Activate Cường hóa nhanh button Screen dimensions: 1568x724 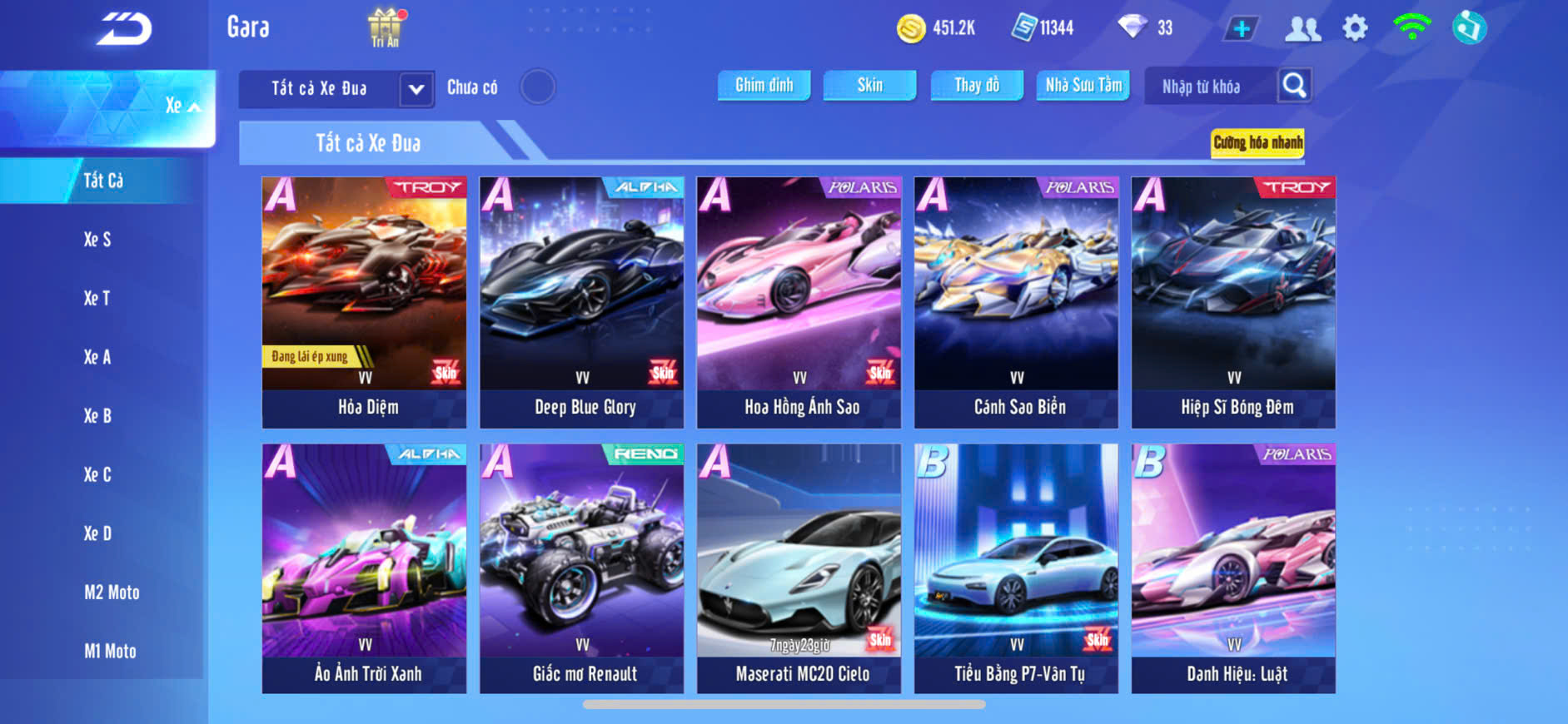[1257, 142]
